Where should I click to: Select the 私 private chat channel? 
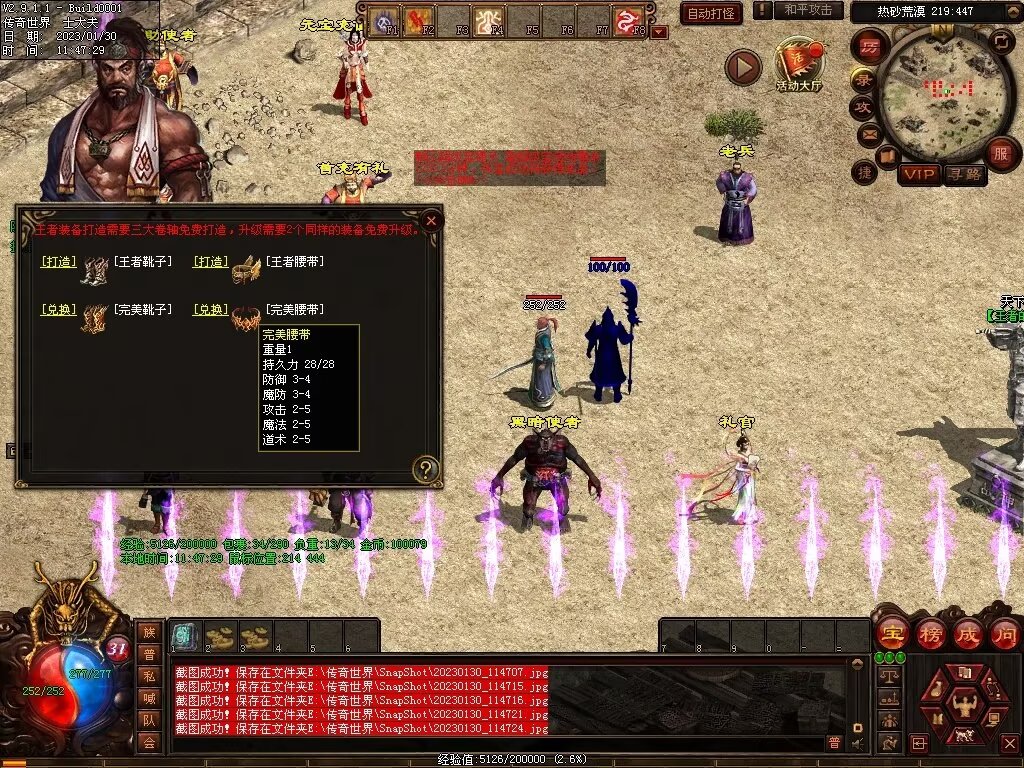[149, 675]
